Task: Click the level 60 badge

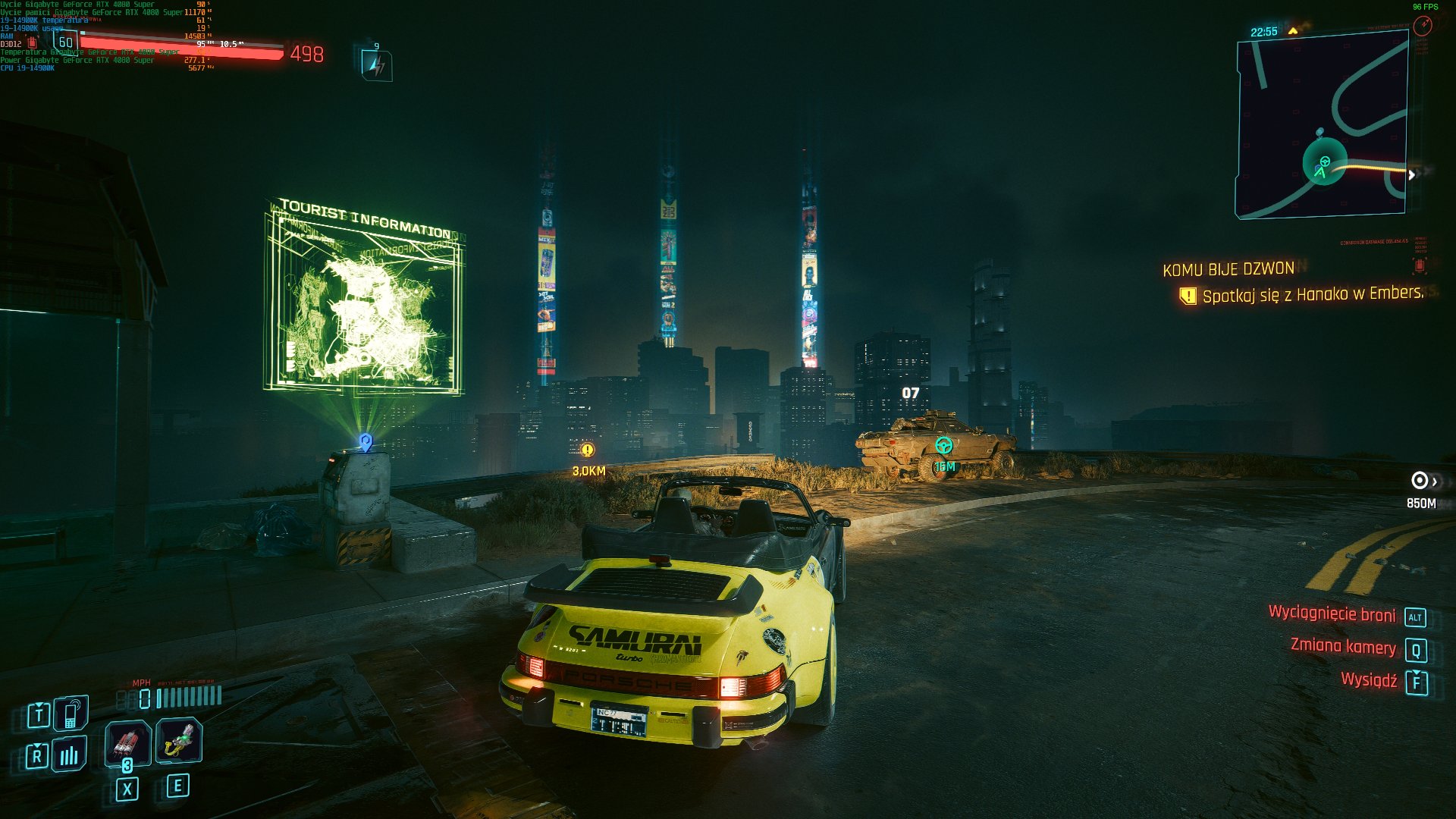Action: coord(66,42)
